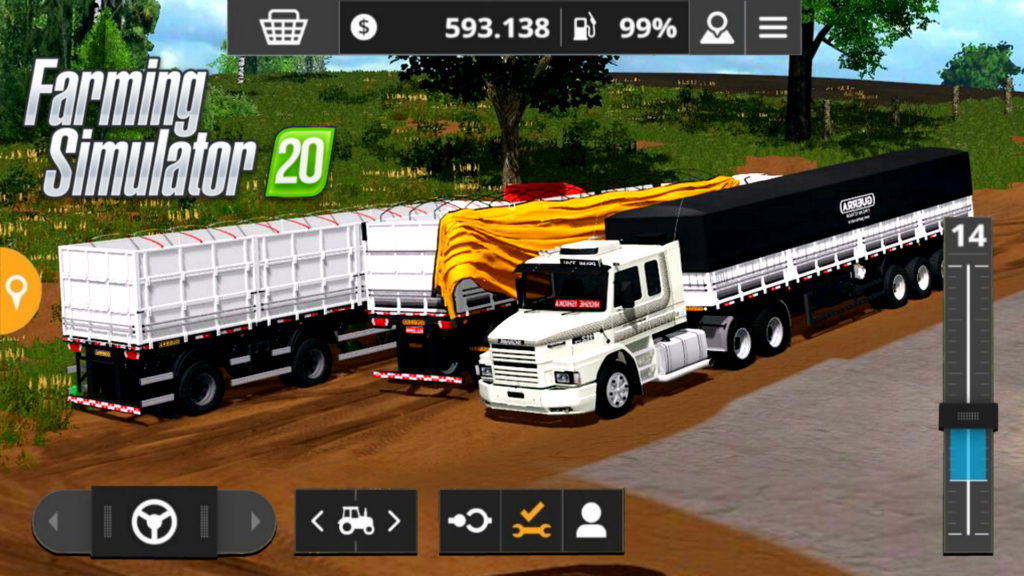Tap the orange location pin tab

click(x=17, y=291)
